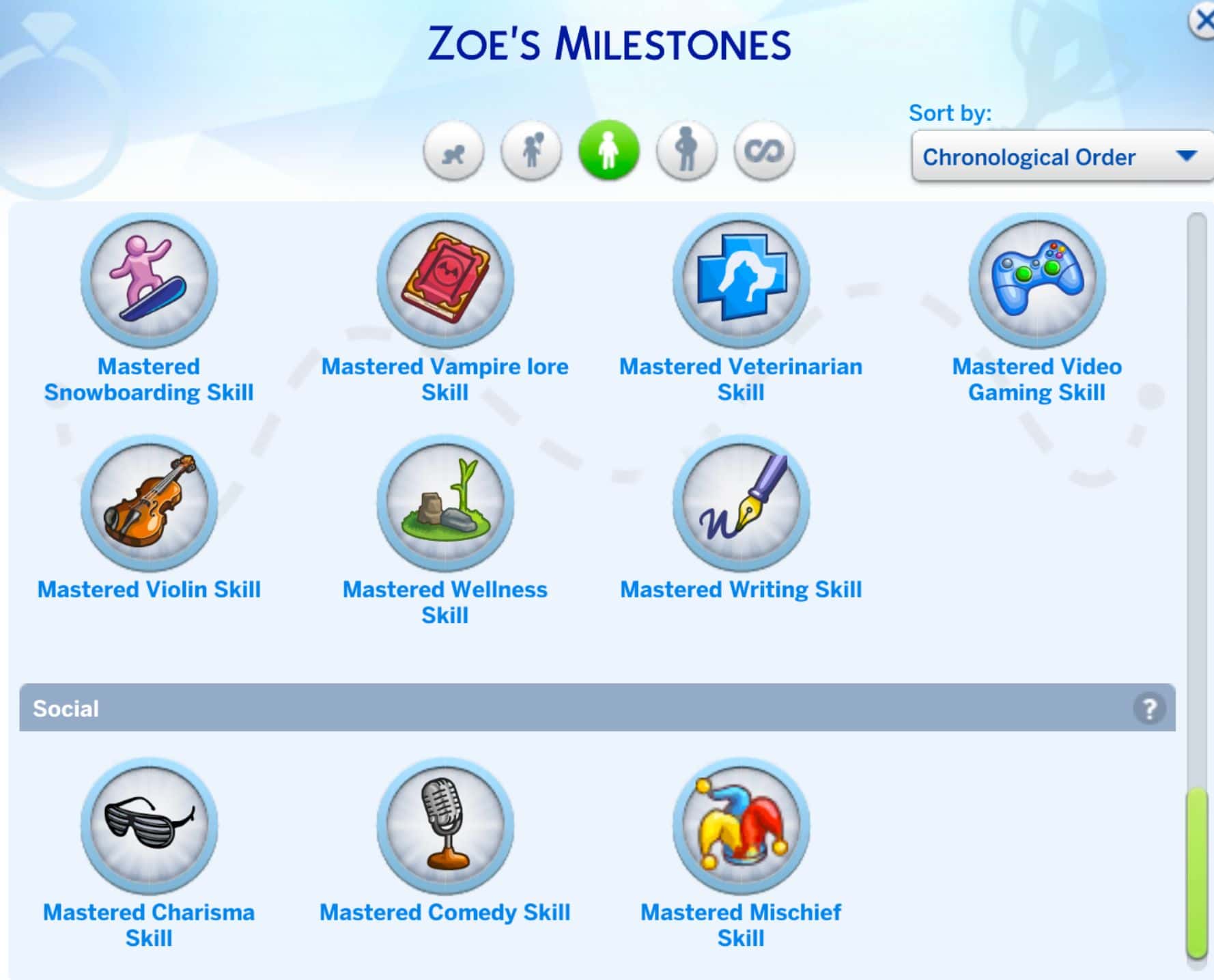The image size is (1214, 980).
Task: Select the Mastered Vampire lore Skill milestone
Action: tap(445, 279)
